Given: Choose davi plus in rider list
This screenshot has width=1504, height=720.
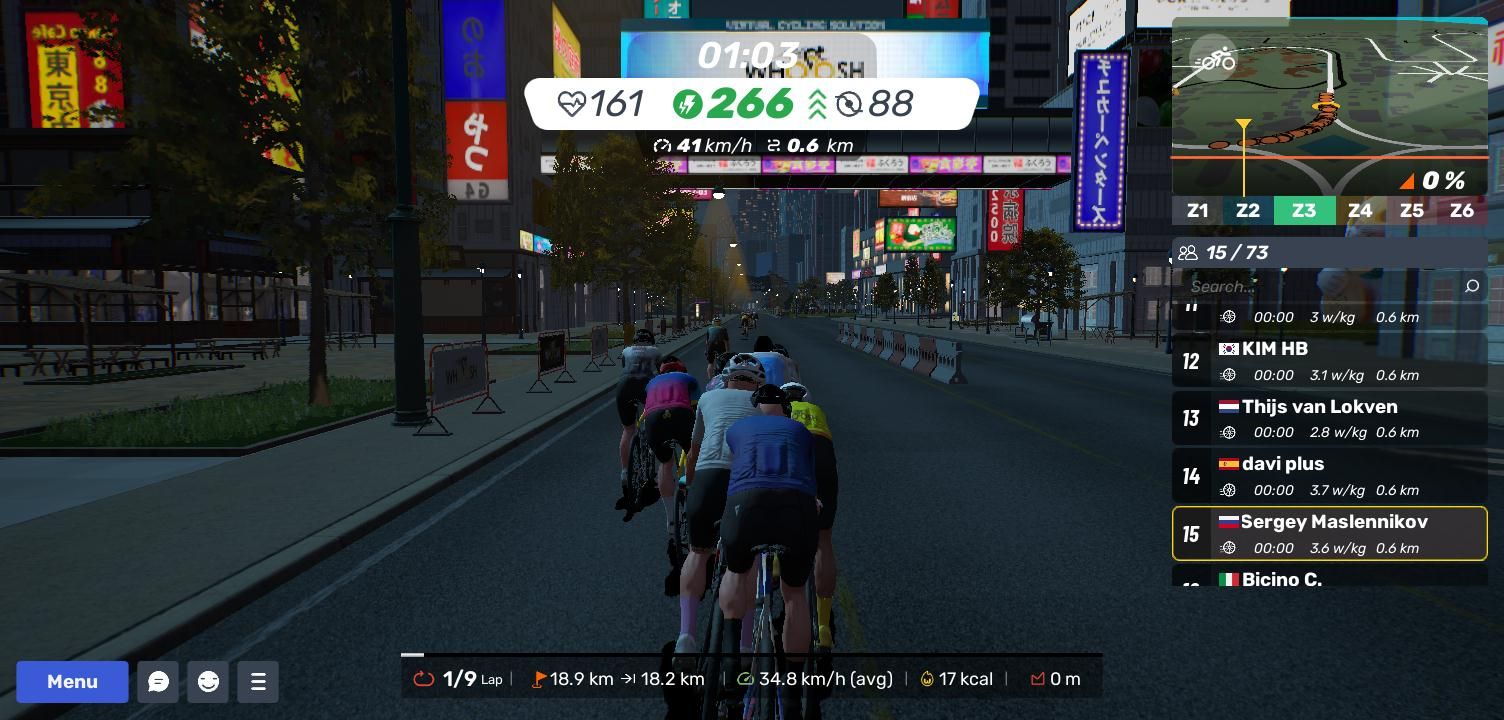Looking at the screenshot, I should click(1329, 475).
